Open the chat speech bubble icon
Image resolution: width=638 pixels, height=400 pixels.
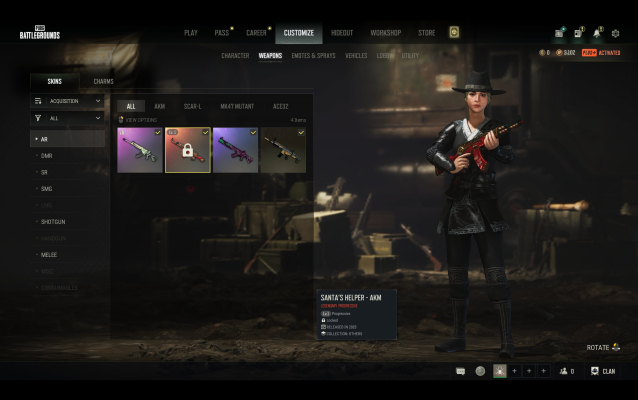coord(460,371)
